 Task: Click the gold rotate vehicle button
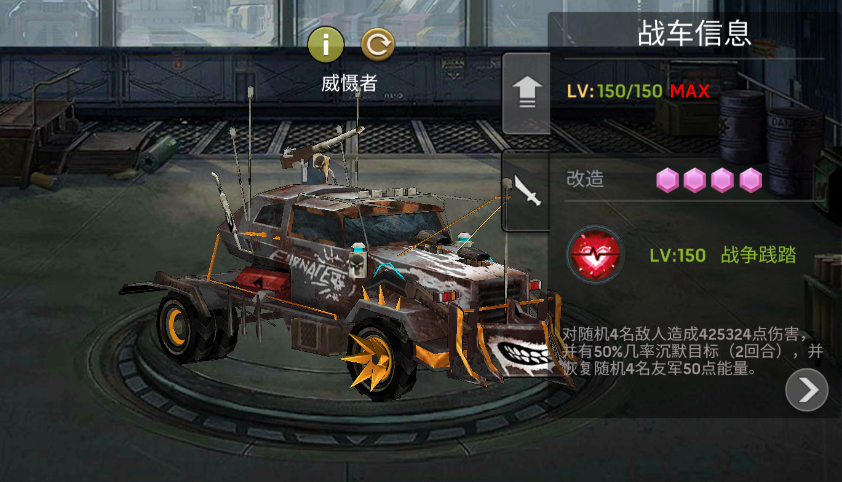click(x=377, y=43)
